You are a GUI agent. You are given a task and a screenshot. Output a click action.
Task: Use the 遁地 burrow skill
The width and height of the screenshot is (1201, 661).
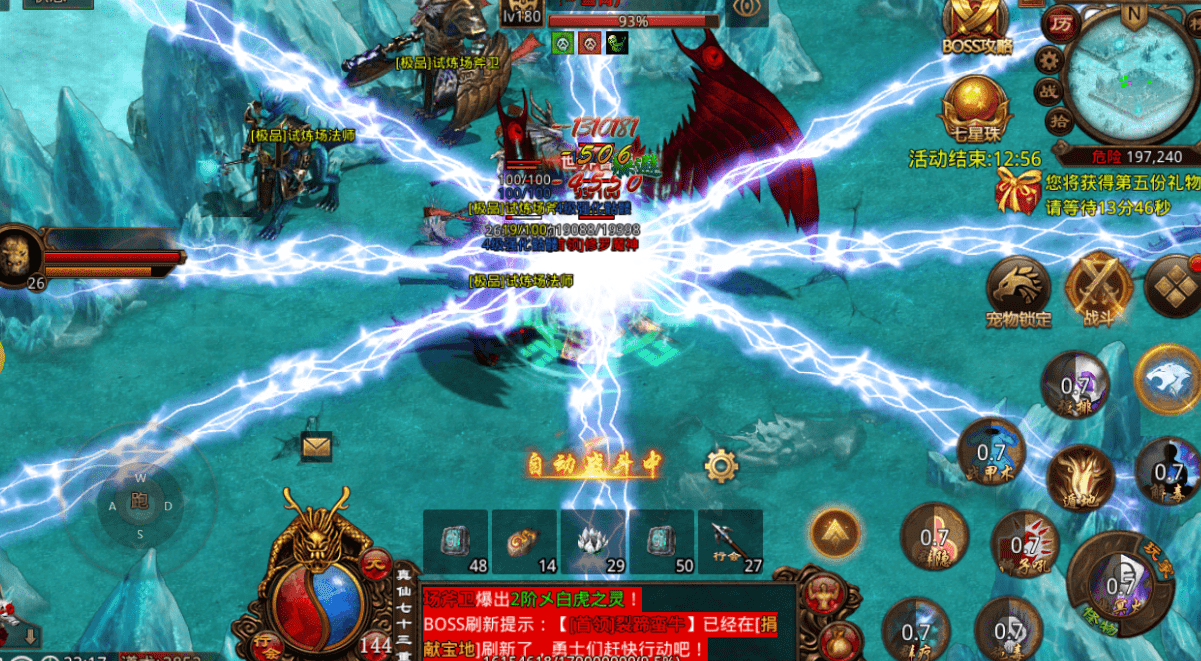[x=1080, y=478]
